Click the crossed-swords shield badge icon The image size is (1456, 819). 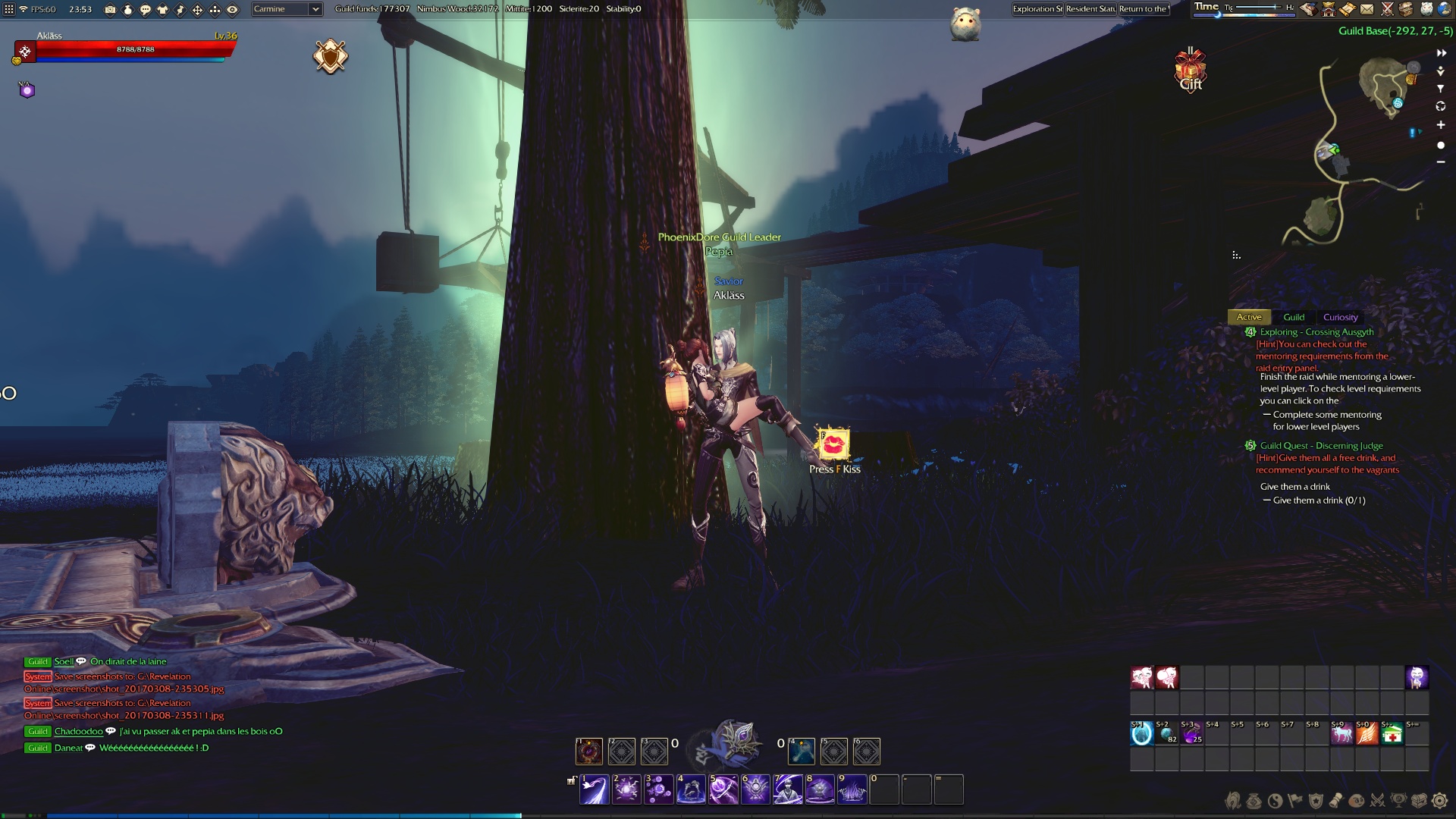click(331, 56)
